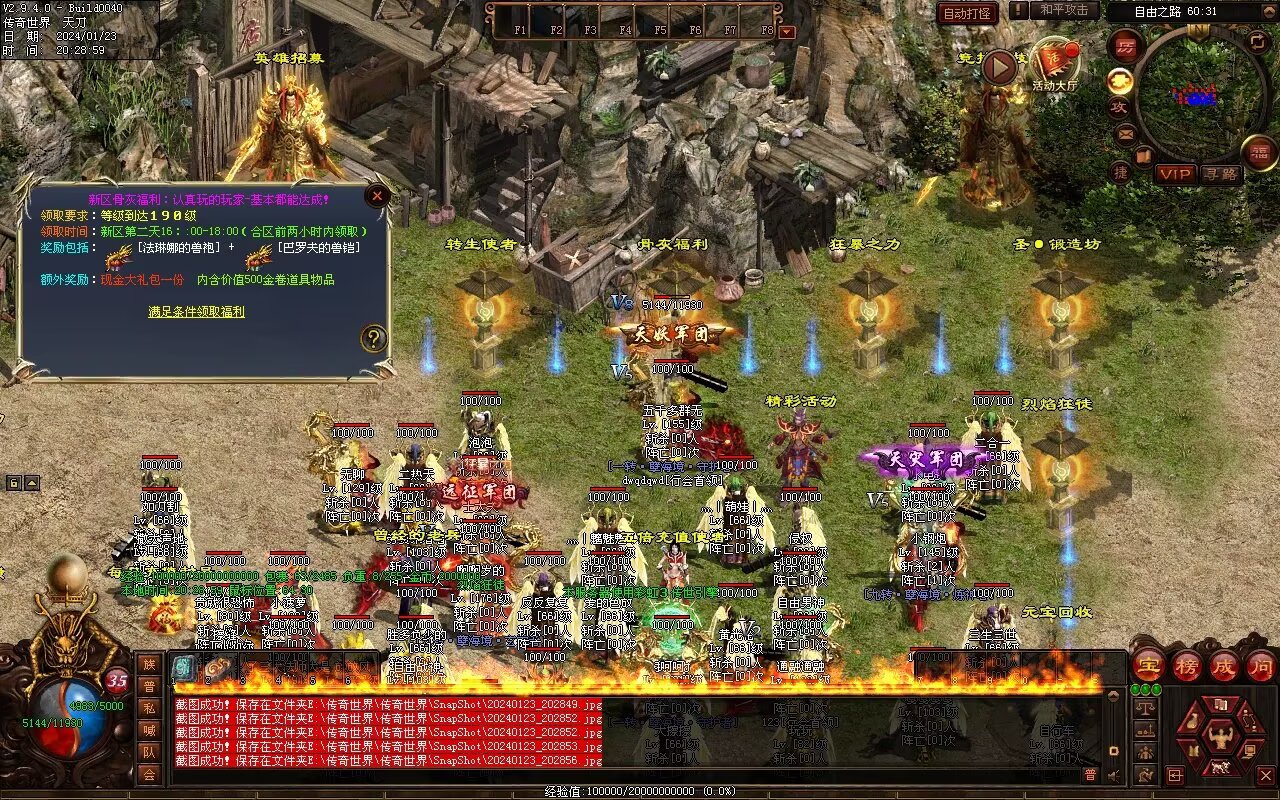Image resolution: width=1280 pixels, height=800 pixels.
Task: Switch chat to 私 private channel
Action: click(x=149, y=708)
